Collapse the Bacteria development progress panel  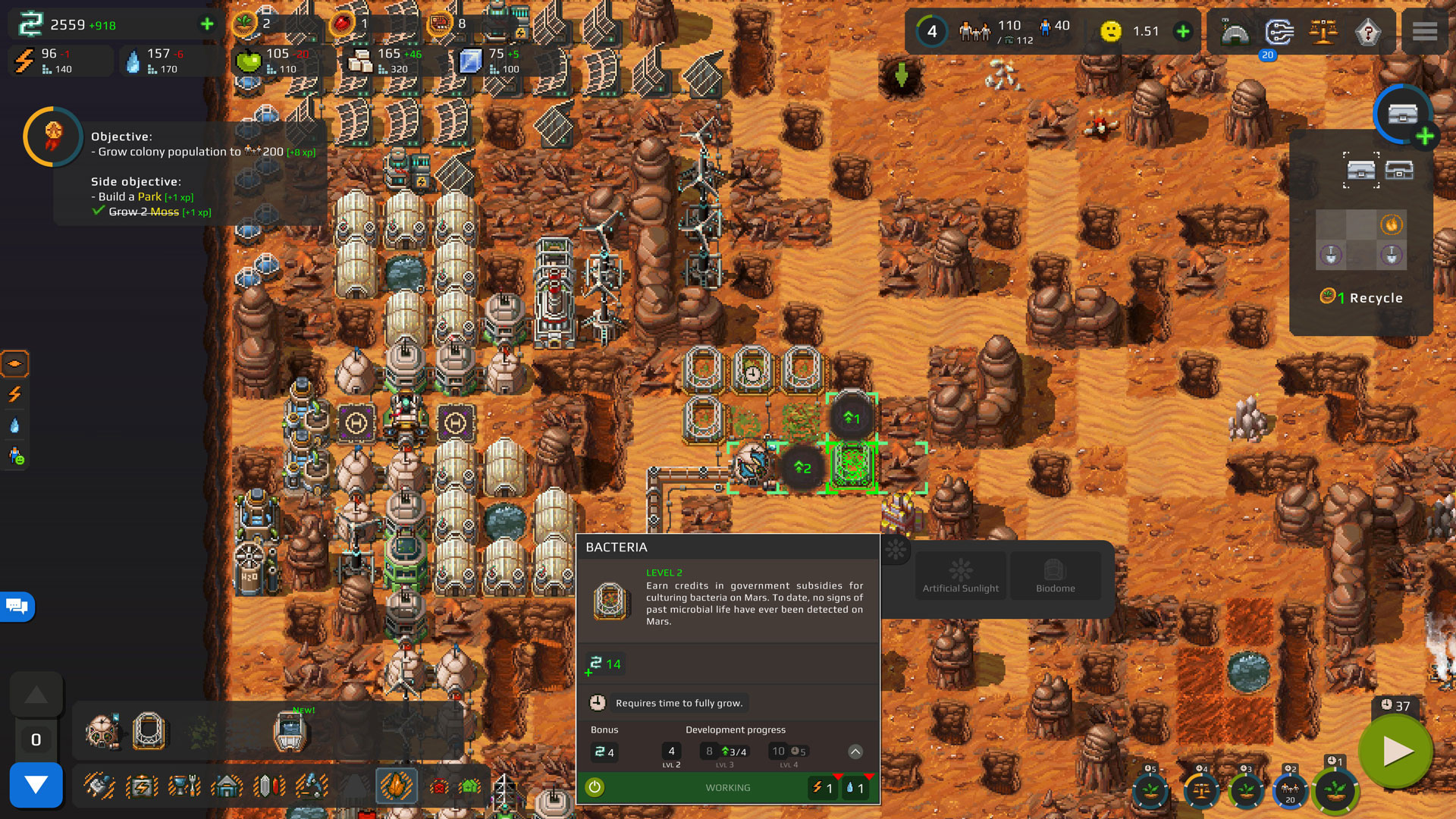[855, 752]
